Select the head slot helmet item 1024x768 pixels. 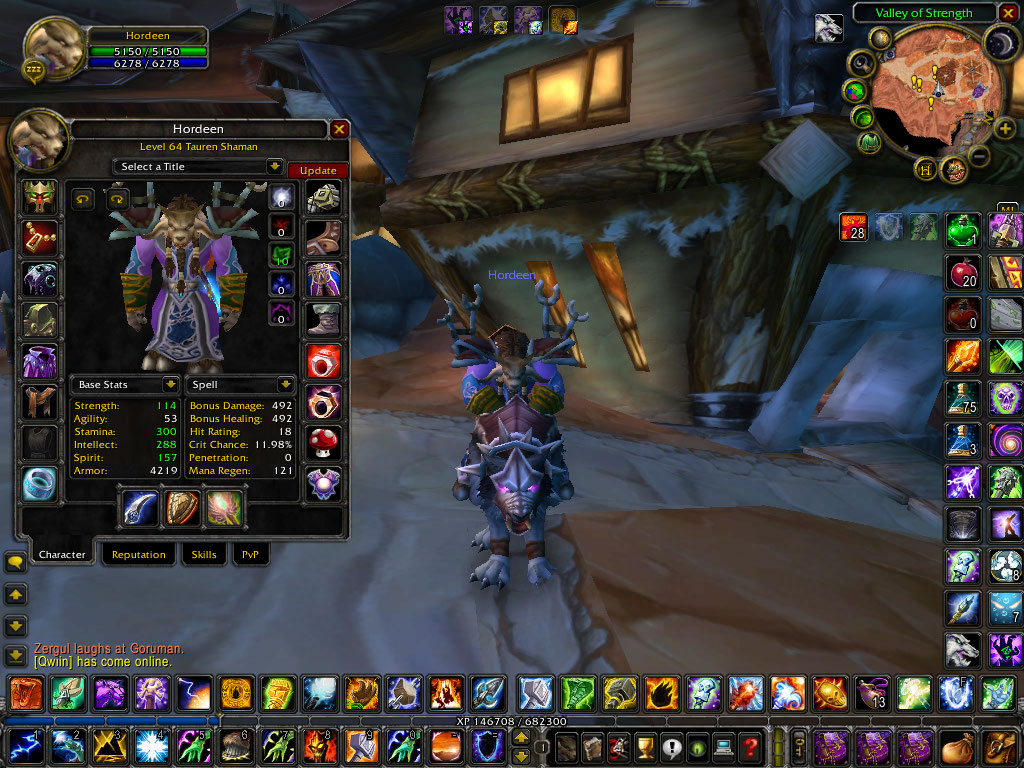click(x=40, y=198)
